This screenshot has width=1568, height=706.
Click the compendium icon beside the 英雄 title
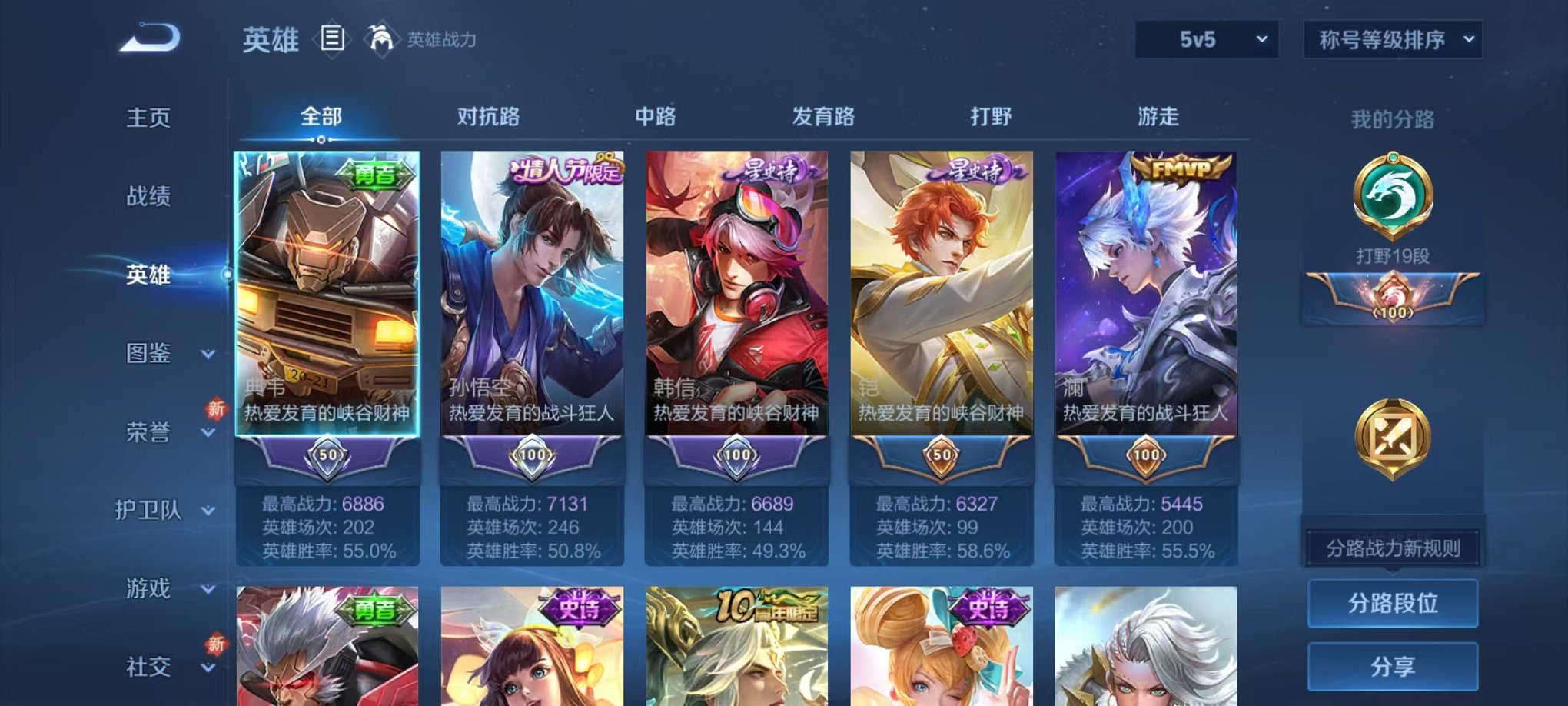[331, 37]
